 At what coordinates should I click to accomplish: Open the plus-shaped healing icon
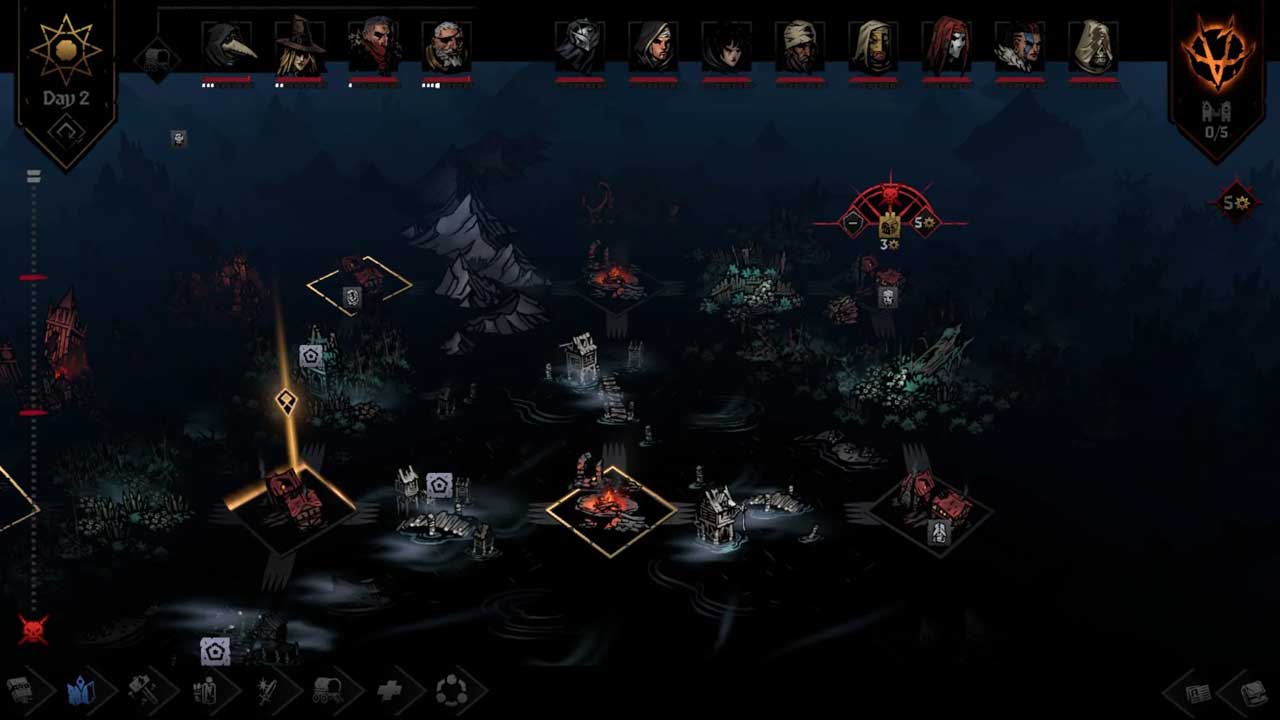tap(390, 690)
